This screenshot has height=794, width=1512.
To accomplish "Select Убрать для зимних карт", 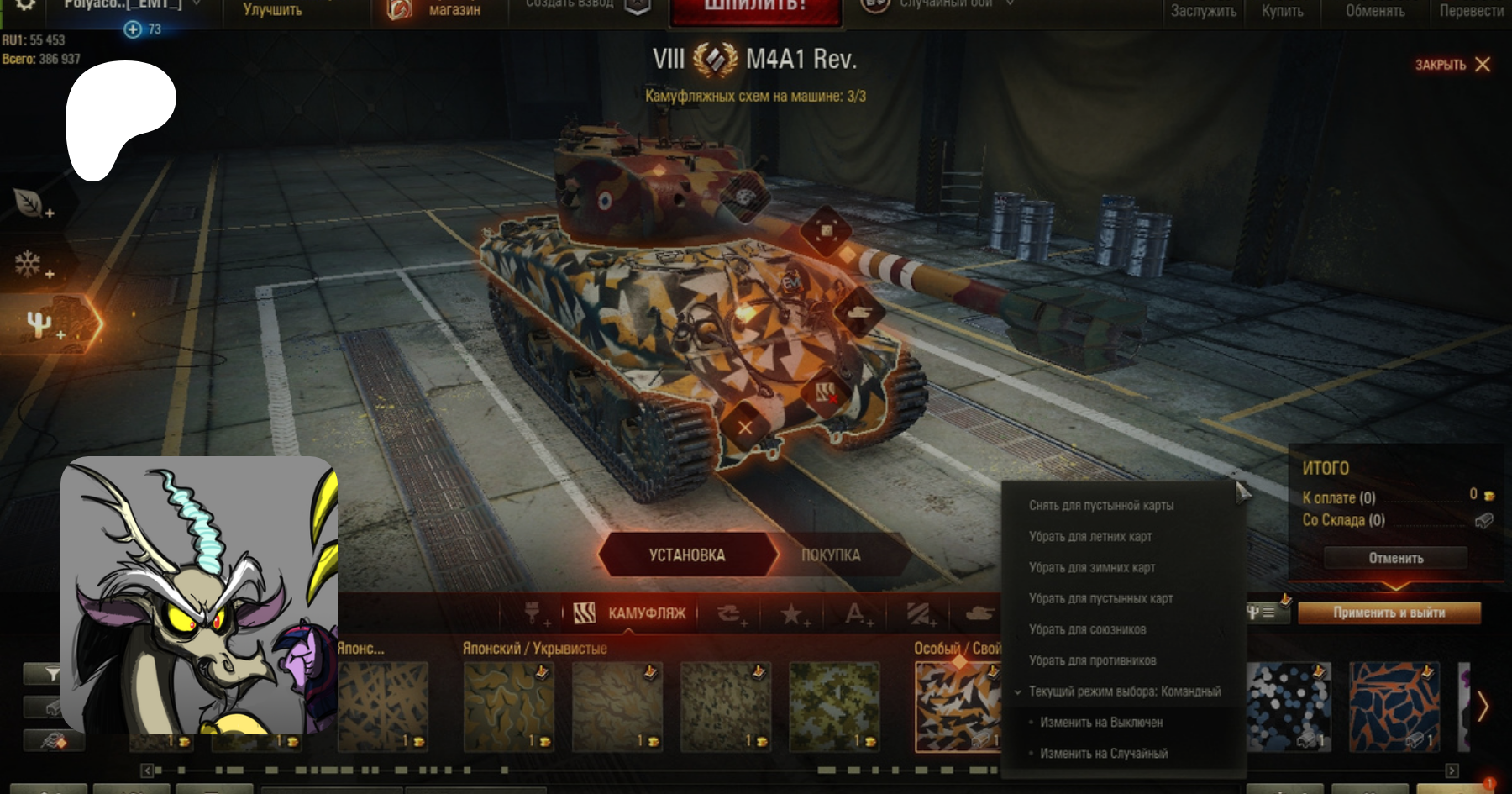I will (x=1091, y=567).
